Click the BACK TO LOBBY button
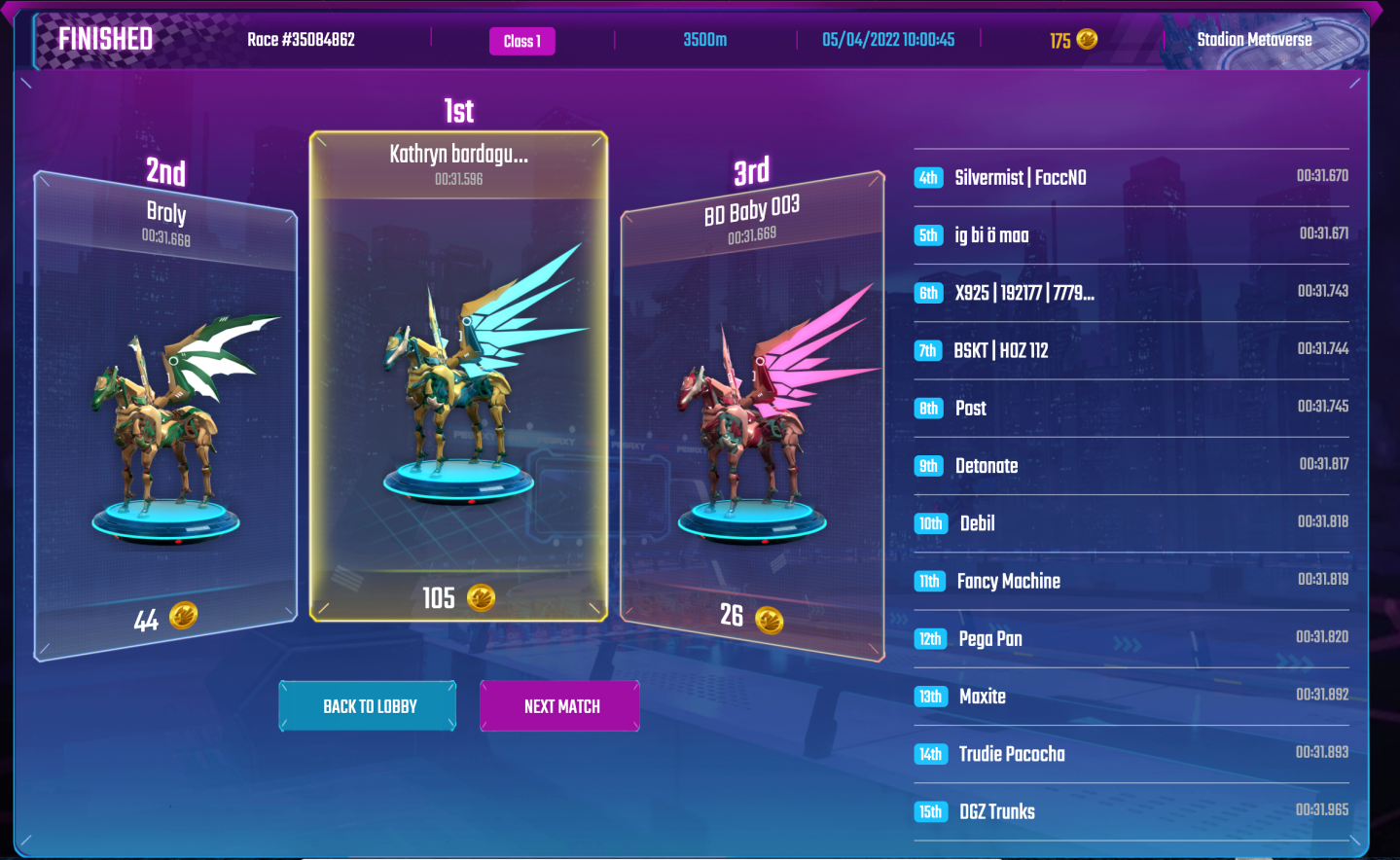1400x860 pixels. [x=367, y=705]
